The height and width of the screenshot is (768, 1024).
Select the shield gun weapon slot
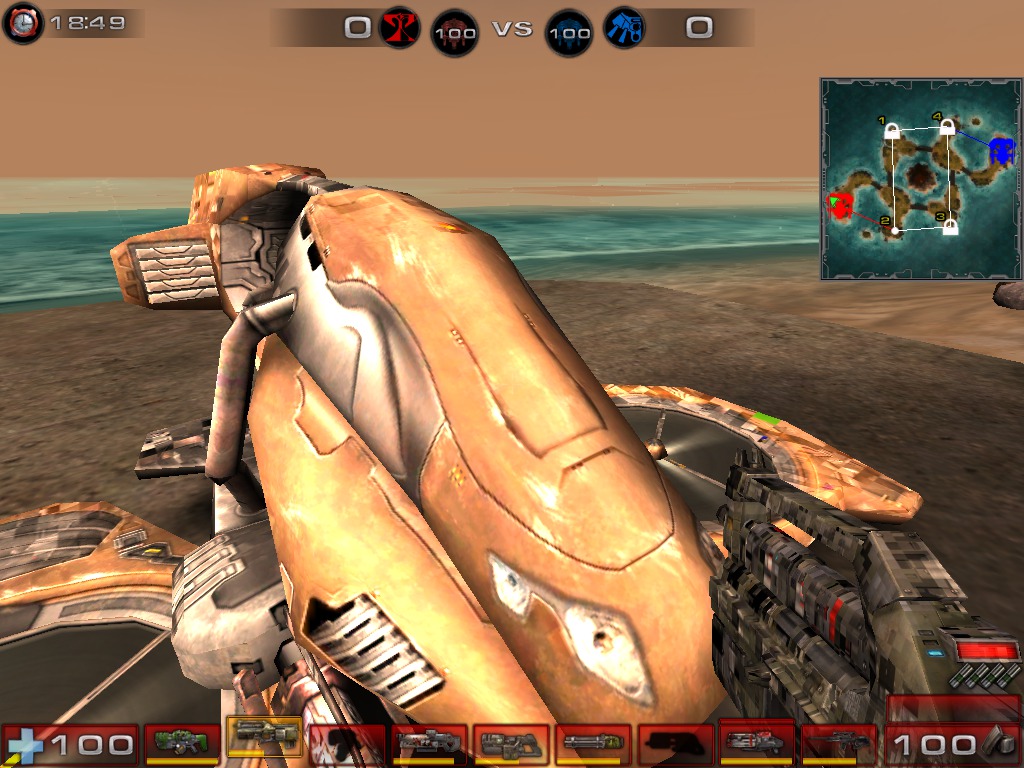[182, 742]
